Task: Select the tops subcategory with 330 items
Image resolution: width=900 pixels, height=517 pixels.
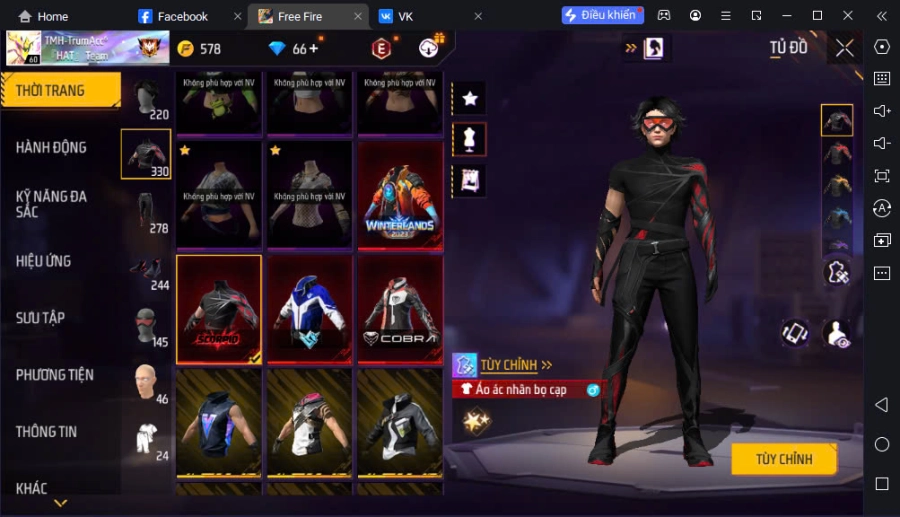Action: point(146,154)
